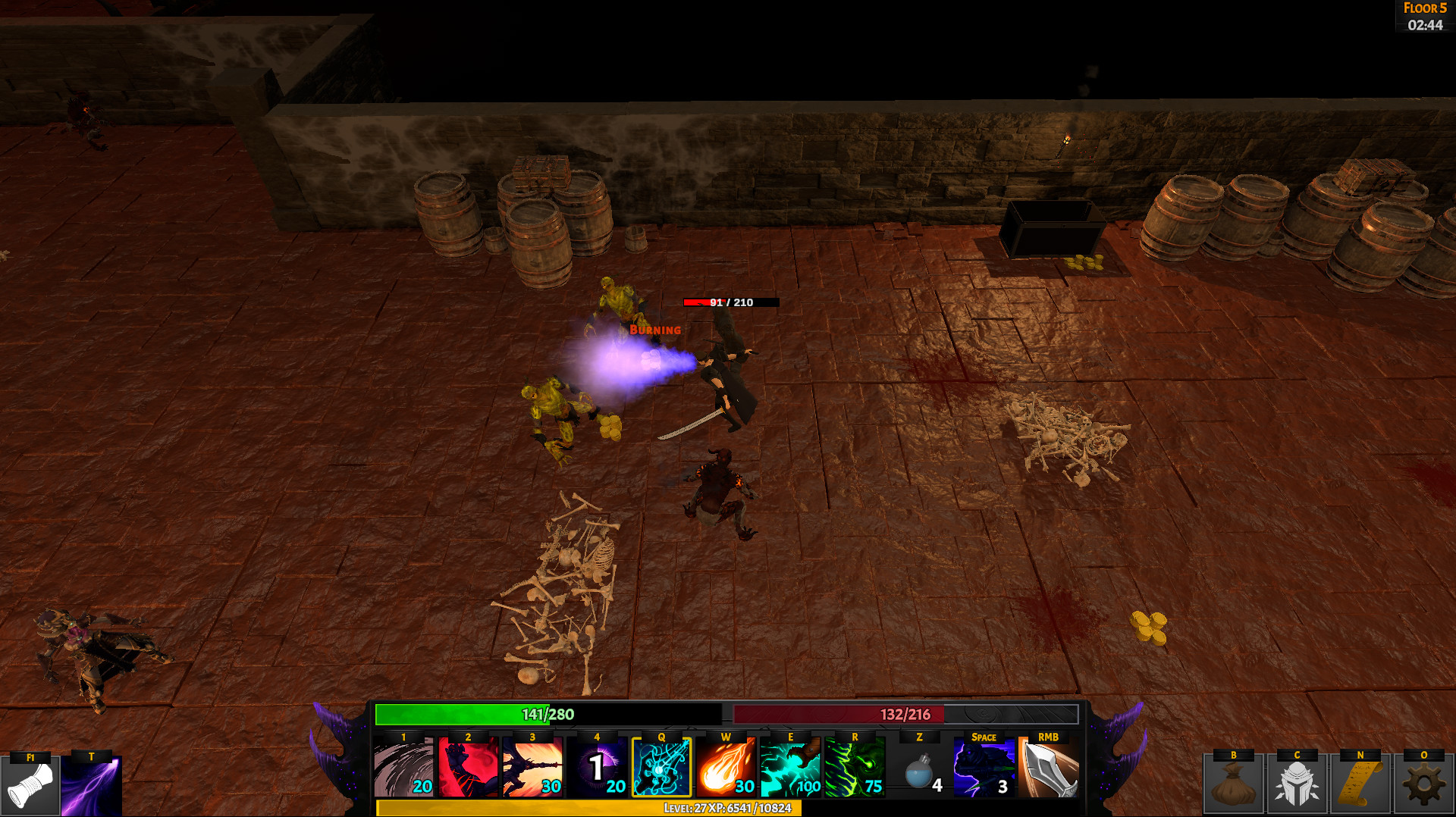Cast the green R ability costing 75
The height and width of the screenshot is (817, 1456).
(854, 768)
